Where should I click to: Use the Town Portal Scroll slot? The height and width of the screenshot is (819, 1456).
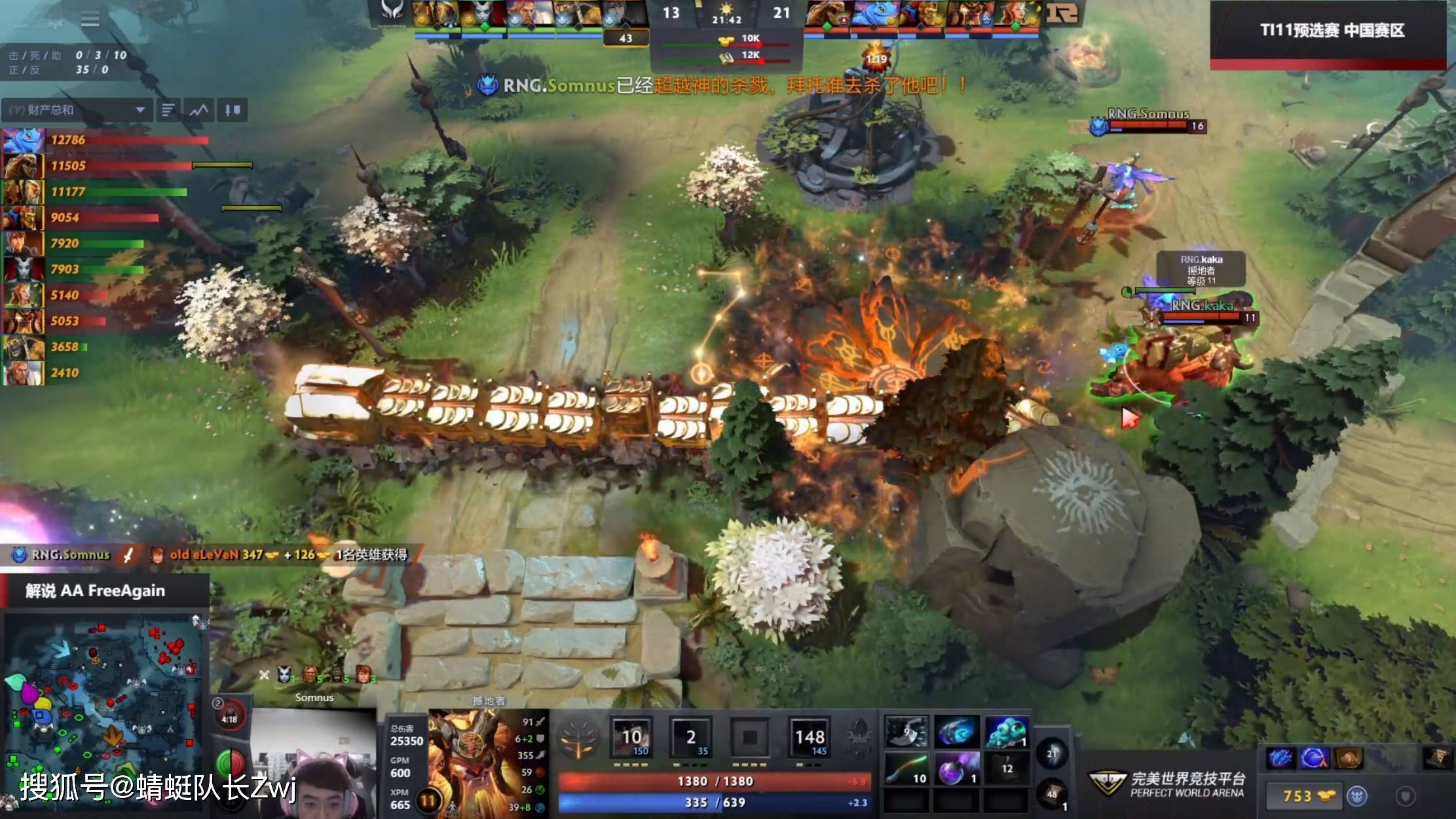(1052, 795)
